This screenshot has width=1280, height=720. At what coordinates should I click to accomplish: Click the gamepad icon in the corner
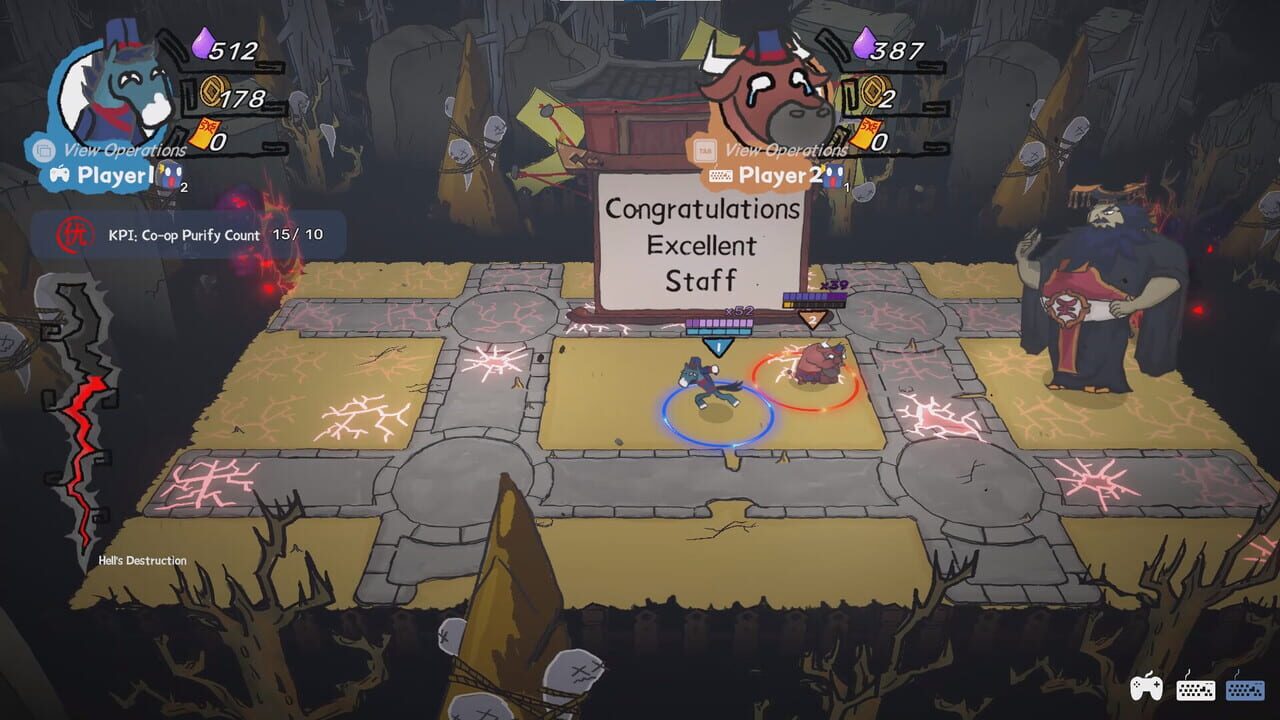pos(1148,687)
